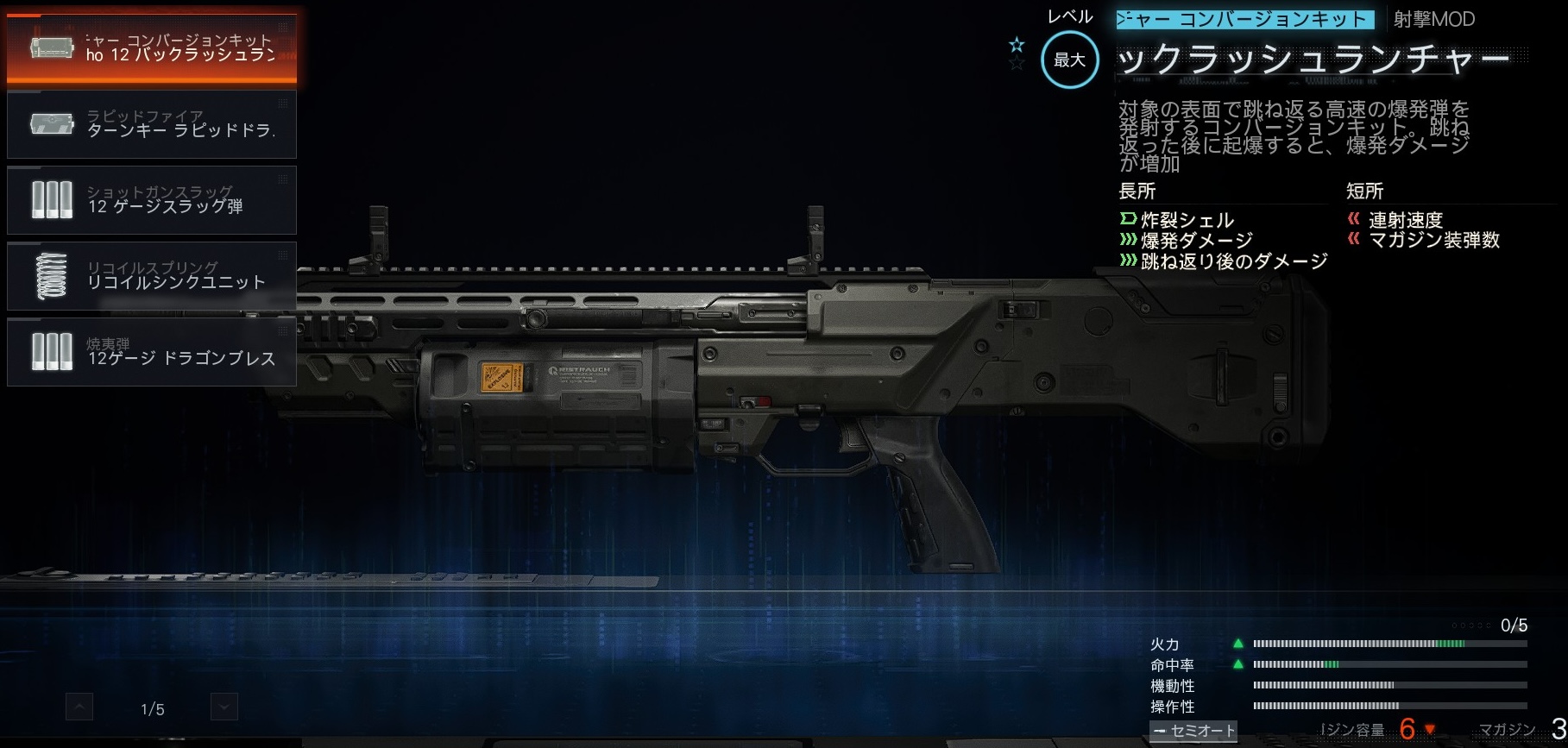Toggle the セミオート fire mode label

(1193, 731)
